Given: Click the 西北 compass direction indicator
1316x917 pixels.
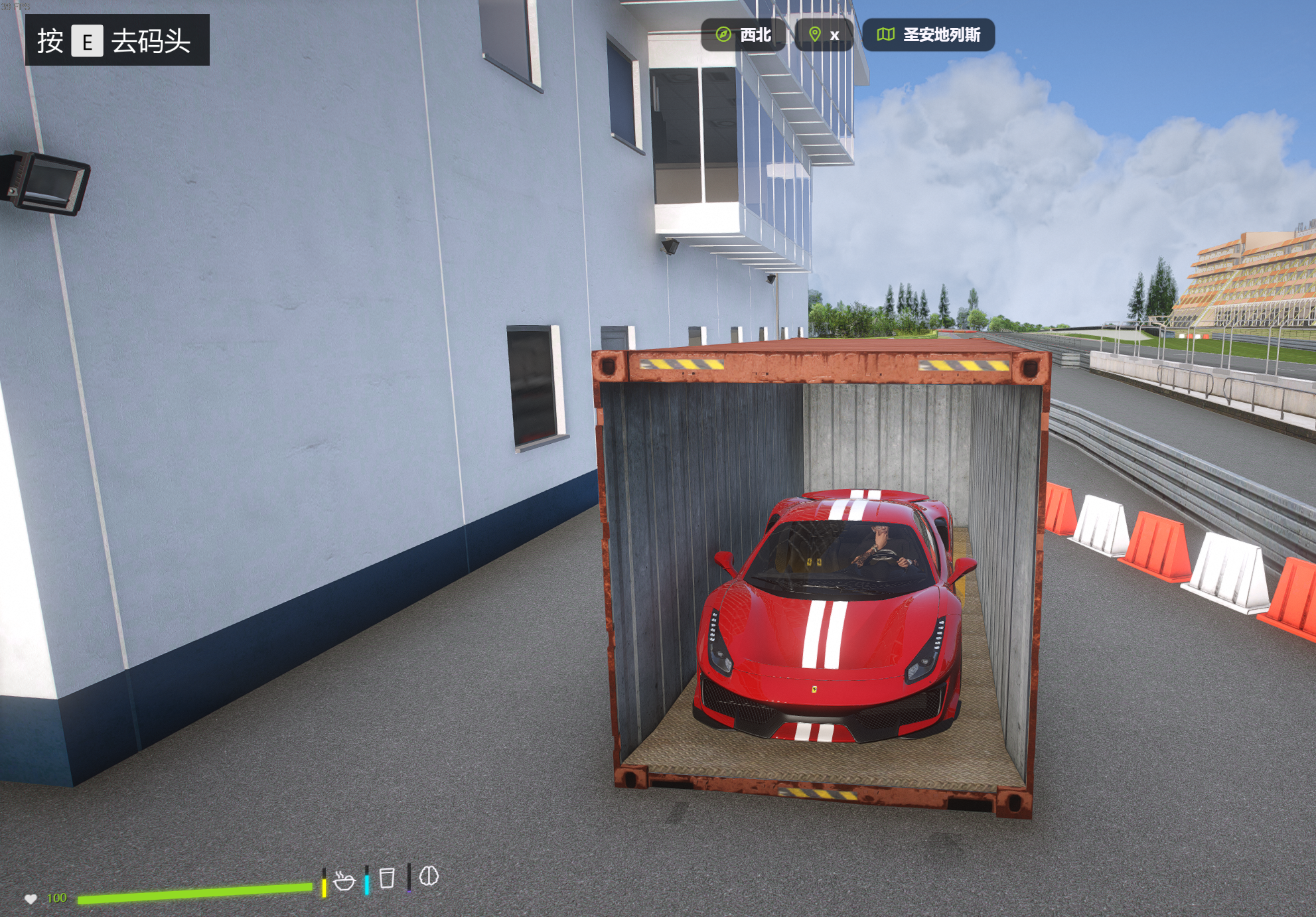Looking at the screenshot, I should tap(743, 35).
